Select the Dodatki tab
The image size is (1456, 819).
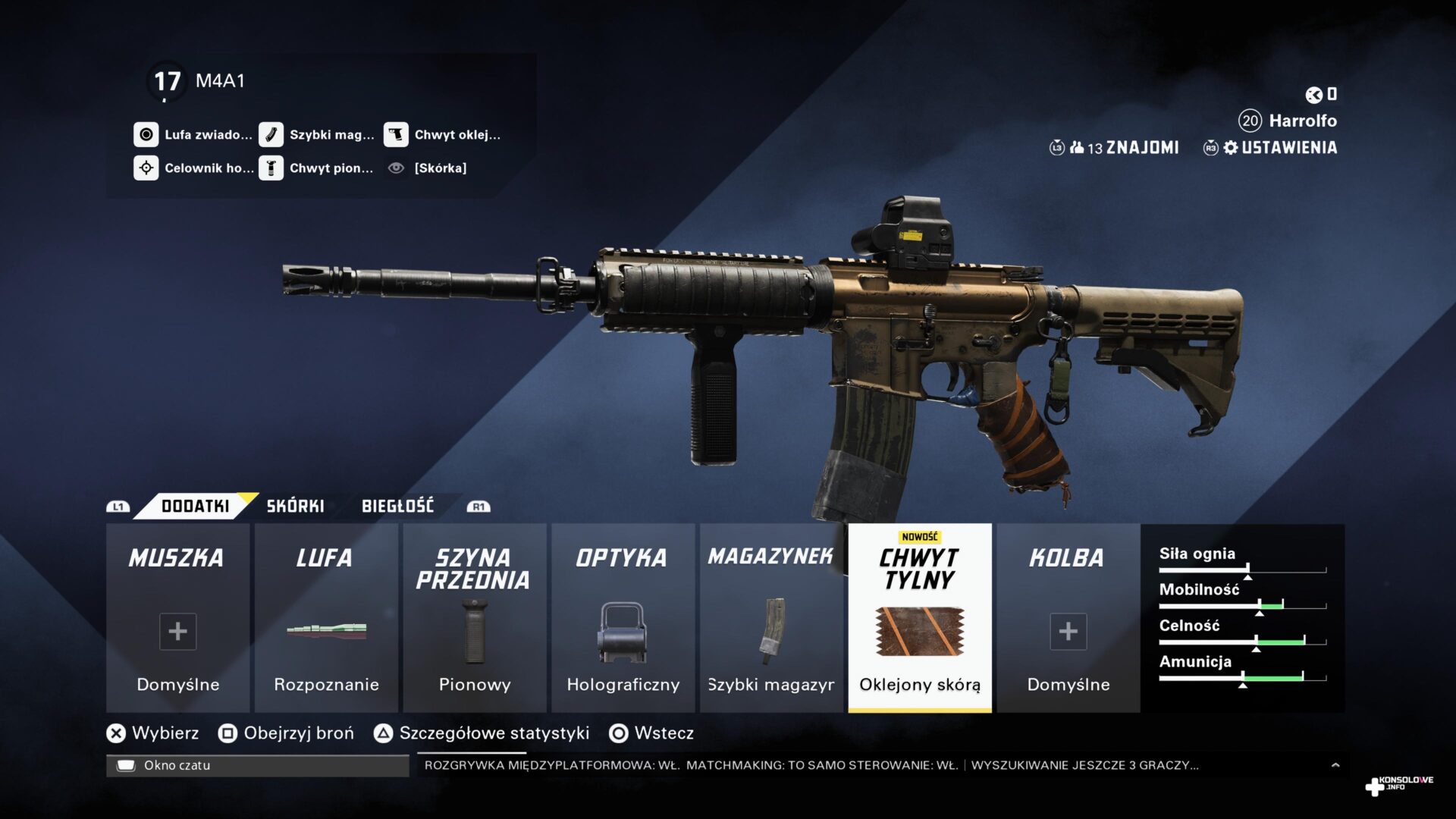(x=195, y=506)
